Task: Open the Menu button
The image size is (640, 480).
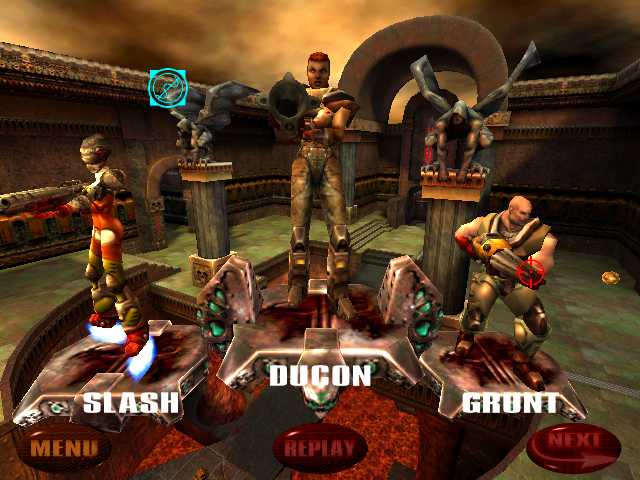Action: 62,447
